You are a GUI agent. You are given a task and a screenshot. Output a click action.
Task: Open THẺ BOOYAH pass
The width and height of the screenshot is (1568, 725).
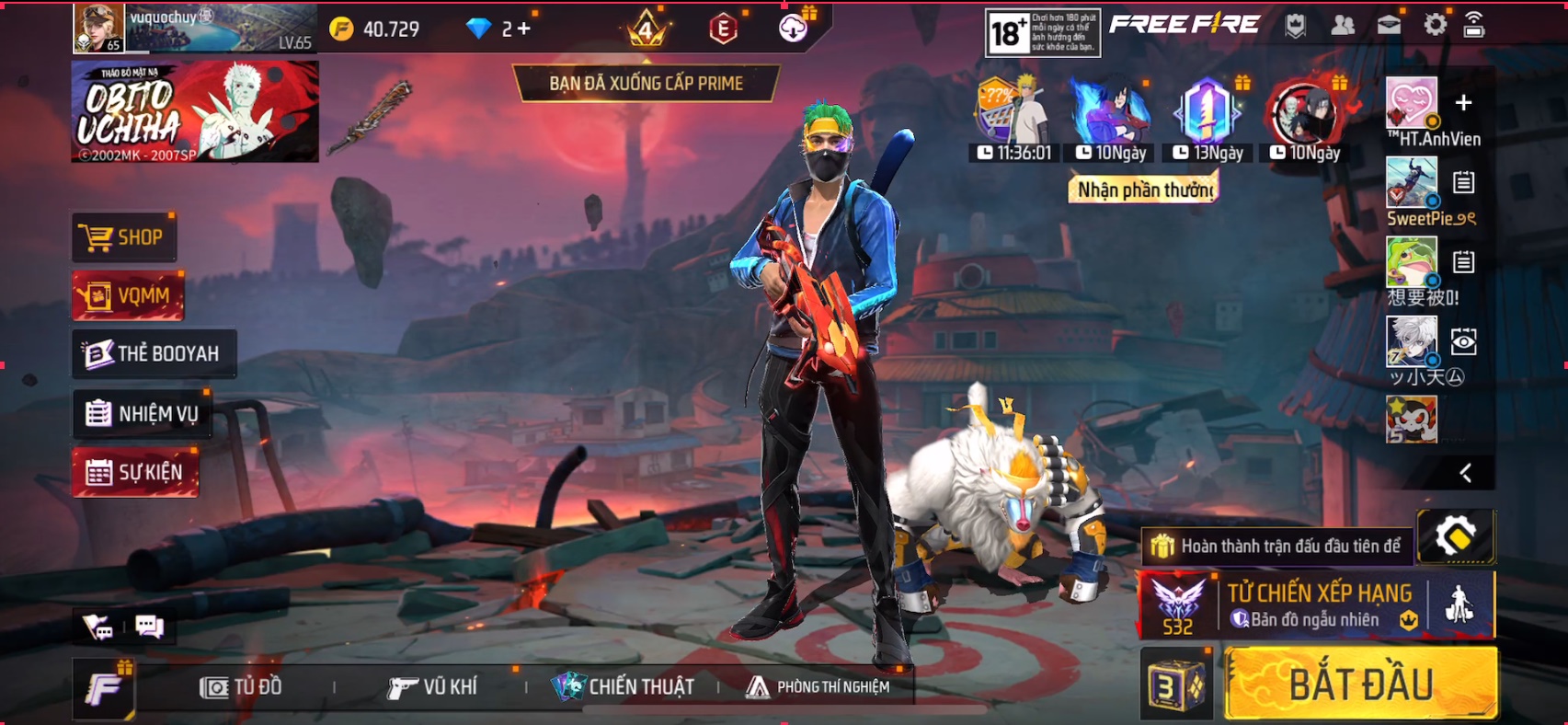pos(154,353)
